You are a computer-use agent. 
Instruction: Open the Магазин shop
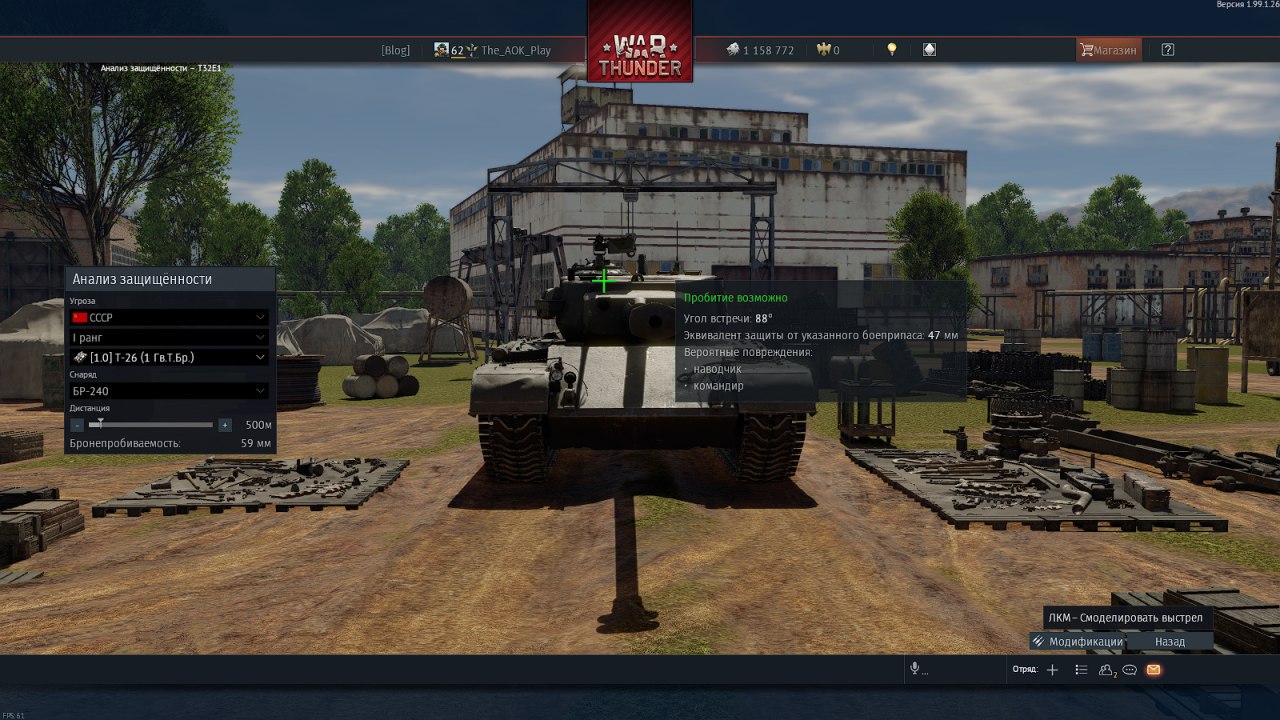point(1108,50)
